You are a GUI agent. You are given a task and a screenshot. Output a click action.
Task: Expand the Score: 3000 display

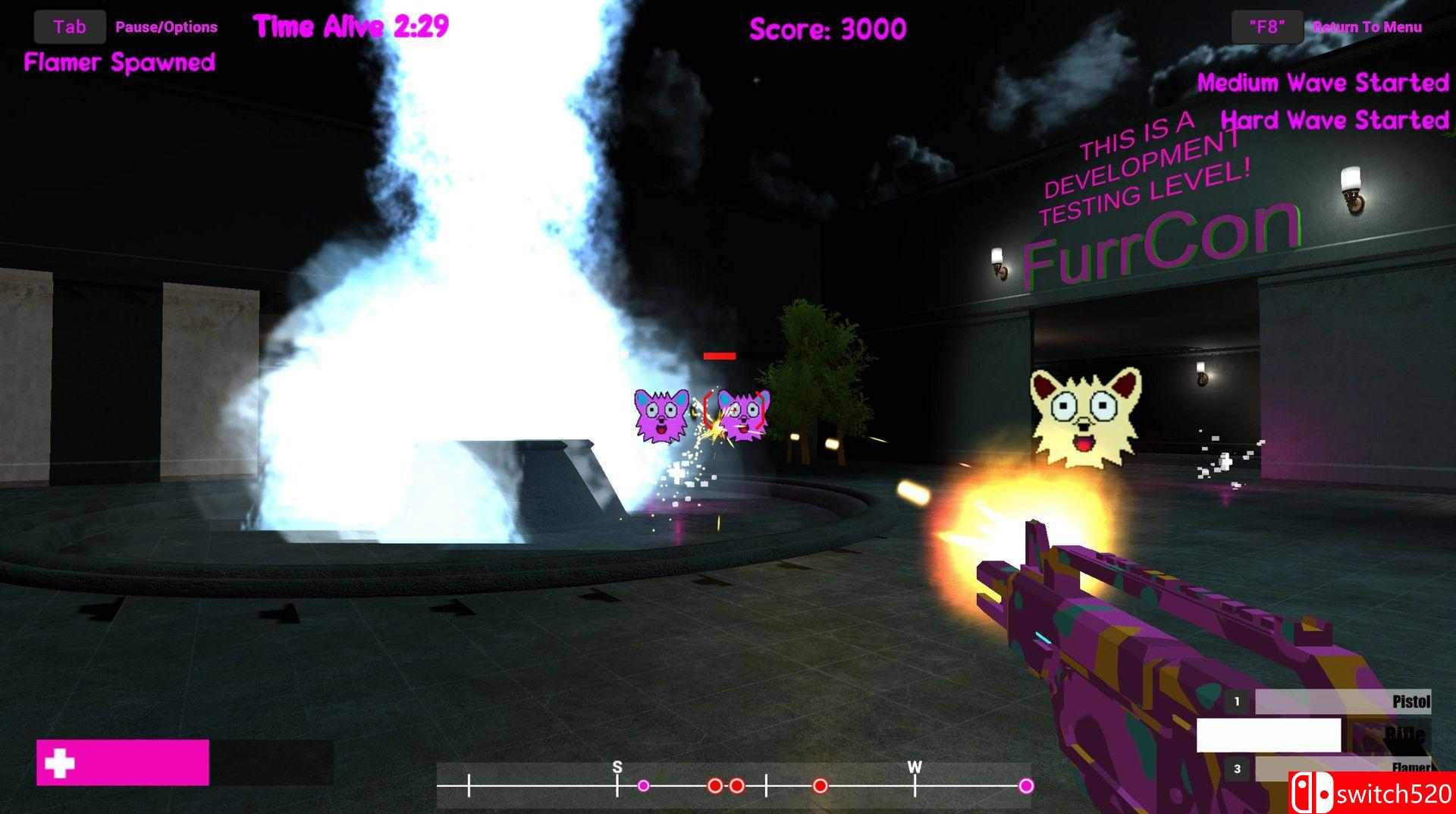click(x=826, y=28)
